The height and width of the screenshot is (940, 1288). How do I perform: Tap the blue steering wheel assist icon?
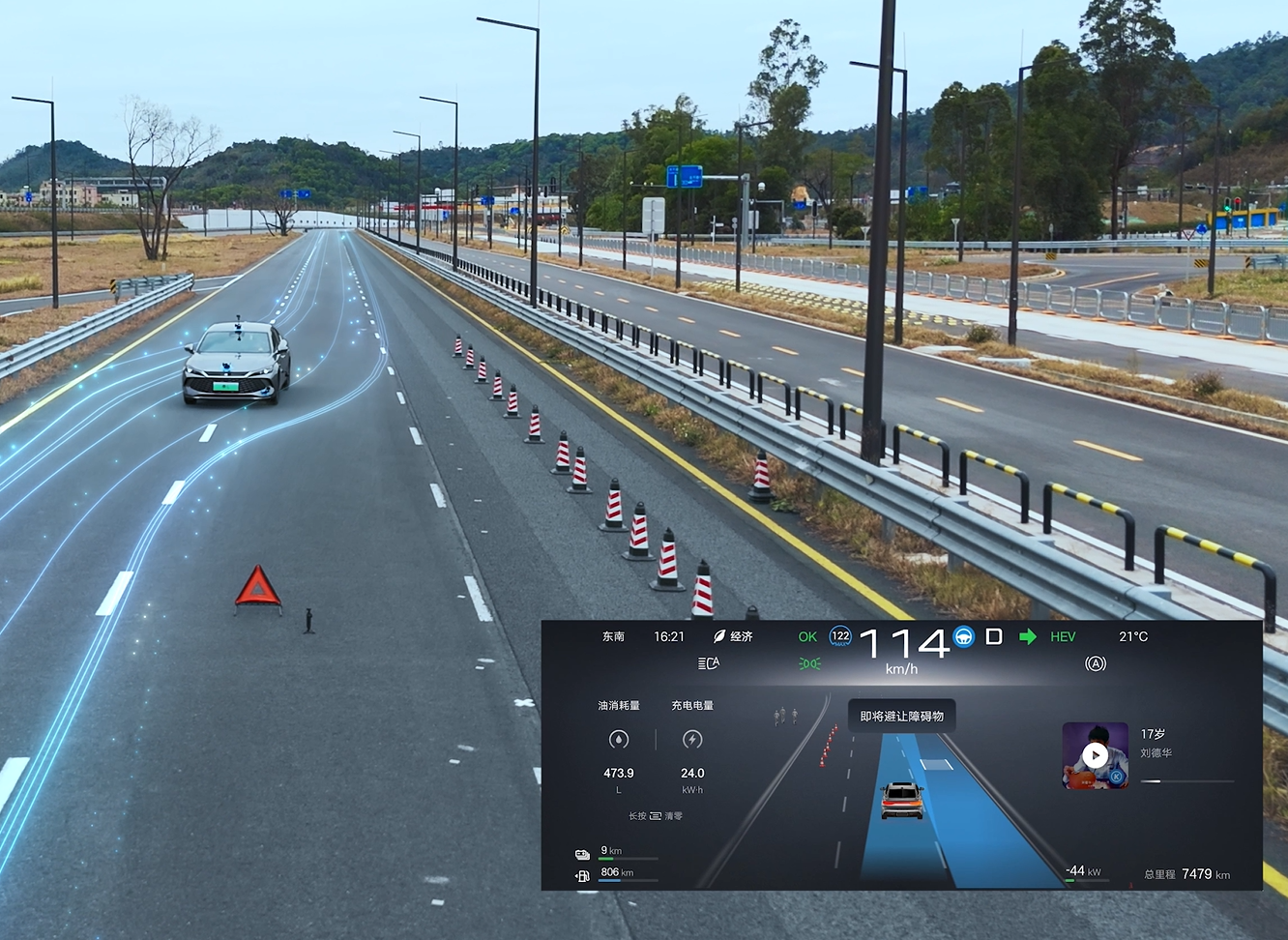(964, 636)
